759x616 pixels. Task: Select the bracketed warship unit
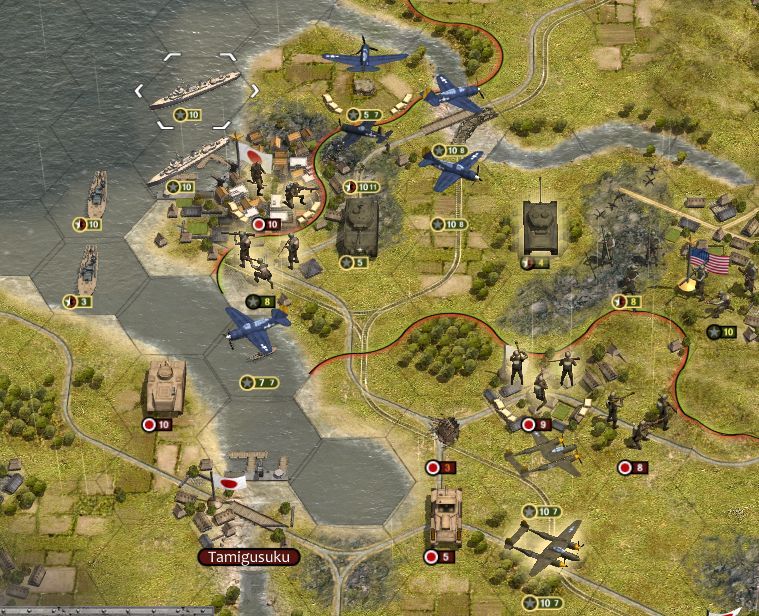(195, 89)
